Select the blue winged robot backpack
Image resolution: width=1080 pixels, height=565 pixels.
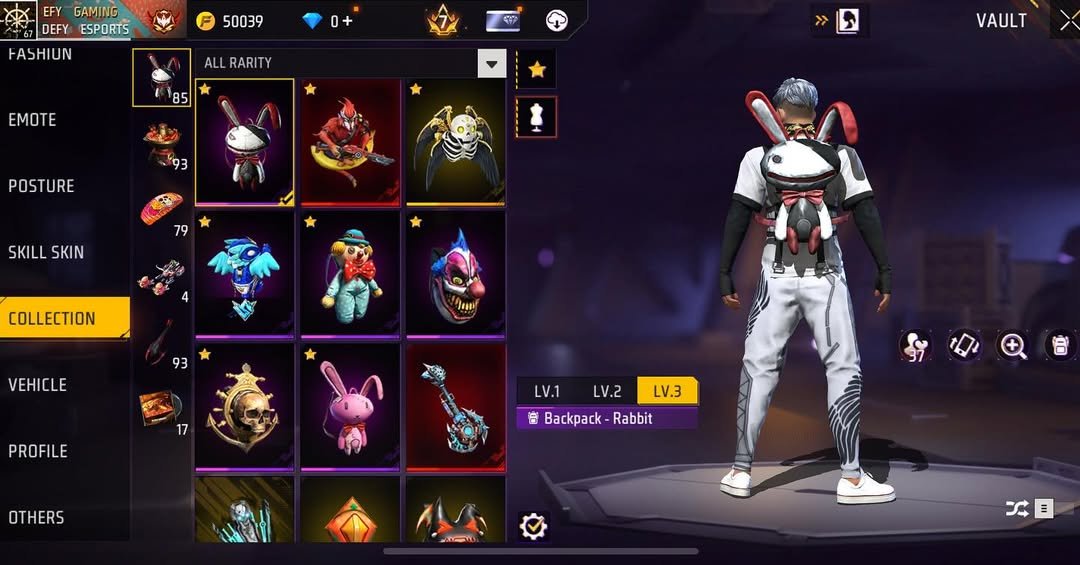244,273
